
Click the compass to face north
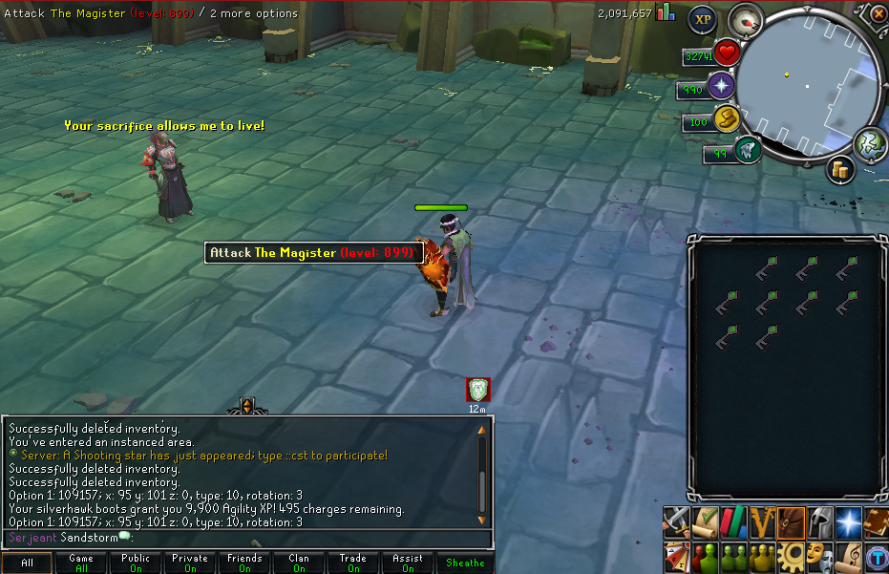coord(745,19)
